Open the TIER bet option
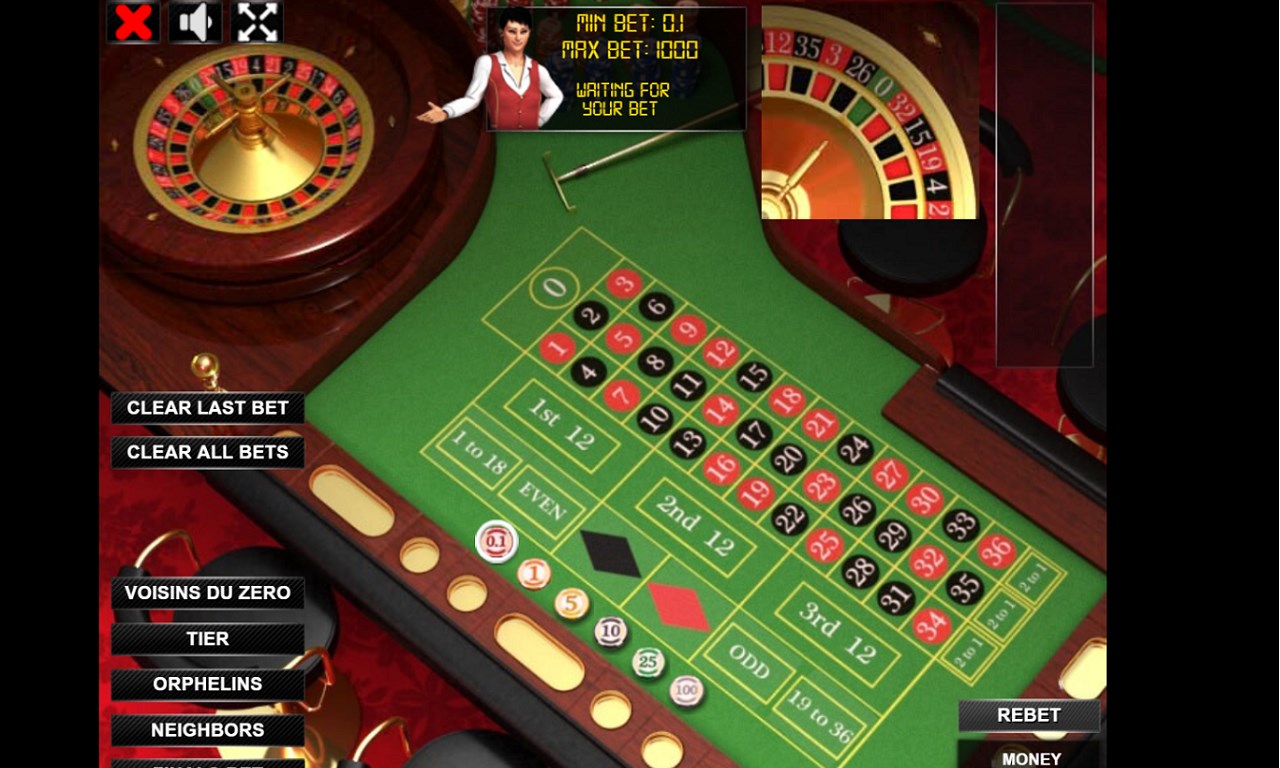 click(x=206, y=638)
